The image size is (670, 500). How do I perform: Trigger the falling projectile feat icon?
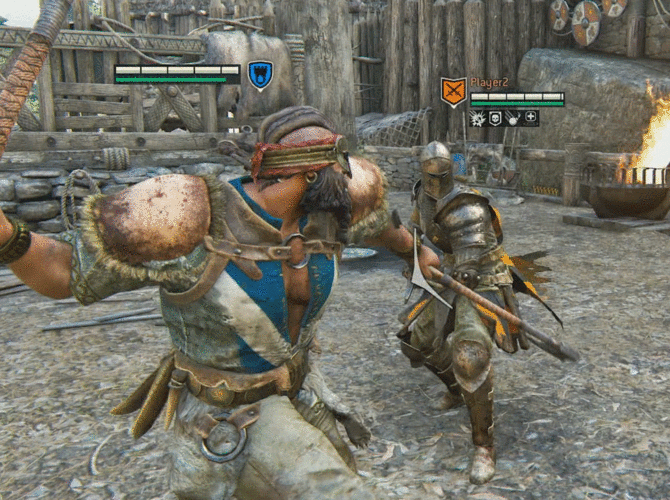[512, 118]
